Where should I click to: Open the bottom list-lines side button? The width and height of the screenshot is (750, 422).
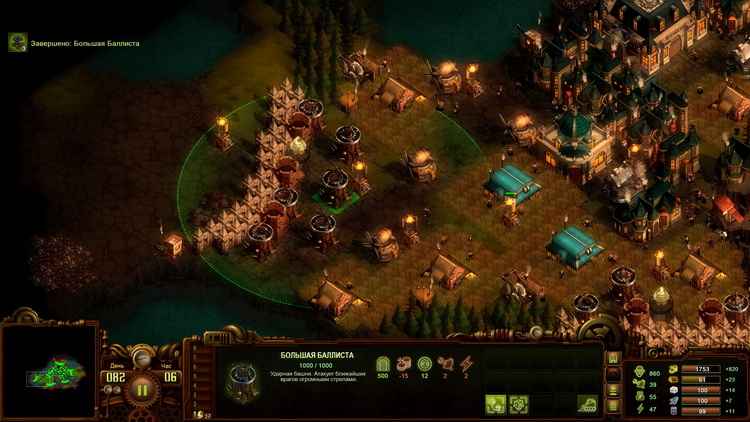point(613,404)
